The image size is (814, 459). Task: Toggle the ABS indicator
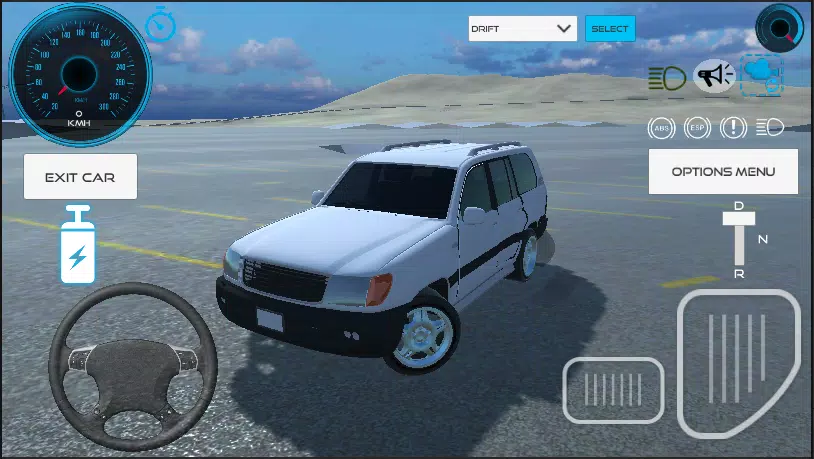[661, 128]
